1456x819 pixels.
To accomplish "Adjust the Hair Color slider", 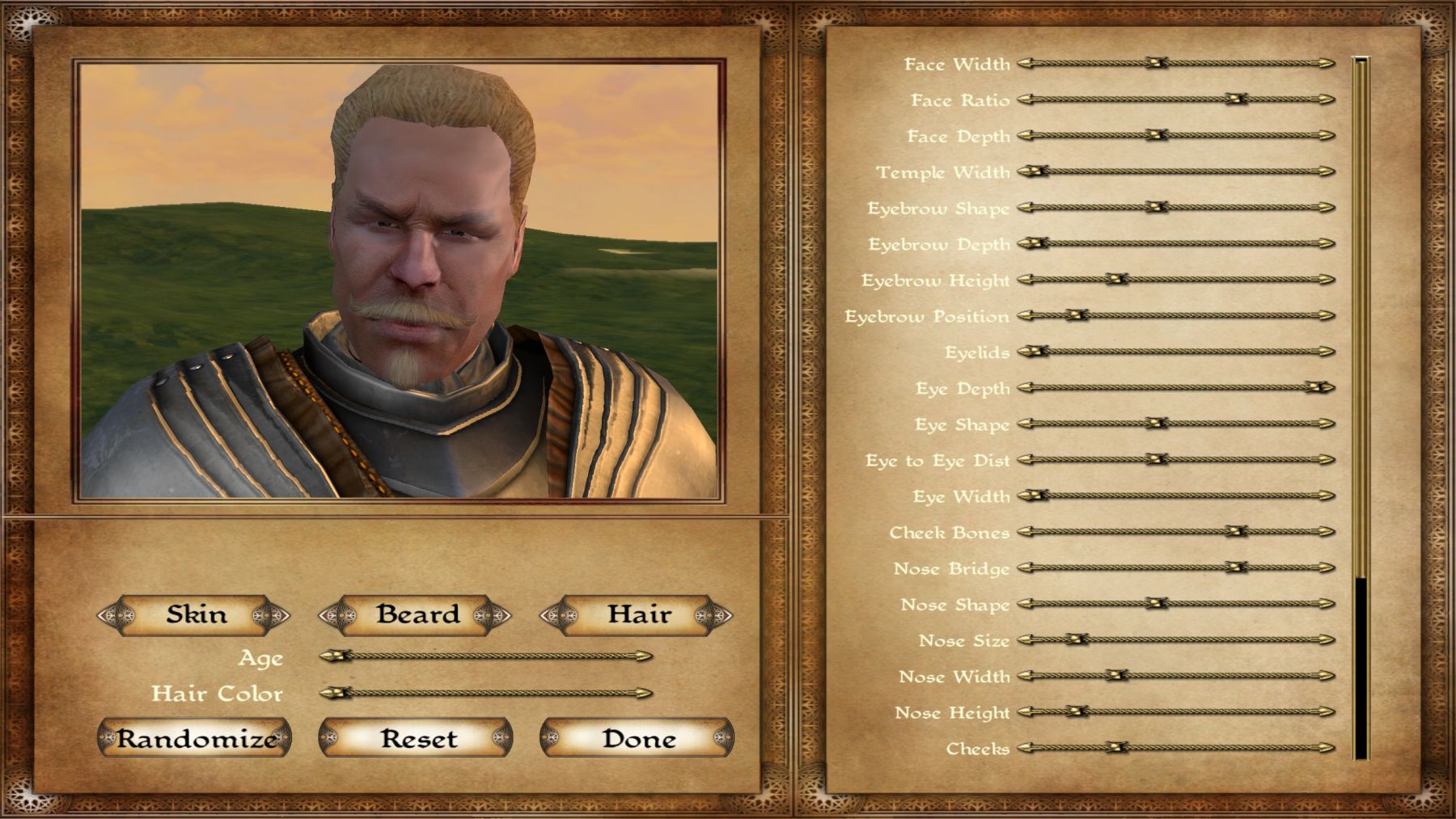I will [485, 693].
